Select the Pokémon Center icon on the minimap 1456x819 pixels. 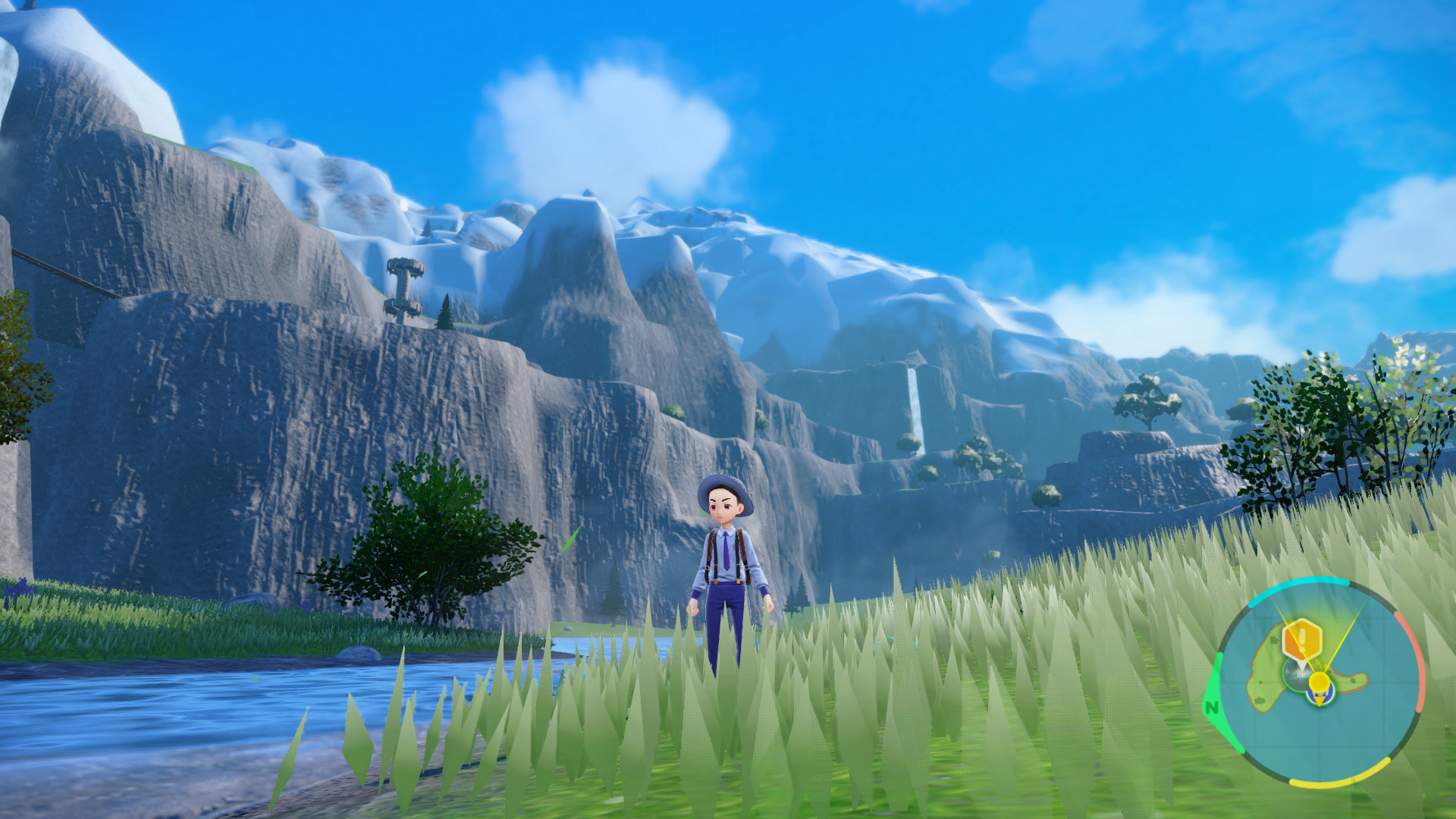[1320, 696]
